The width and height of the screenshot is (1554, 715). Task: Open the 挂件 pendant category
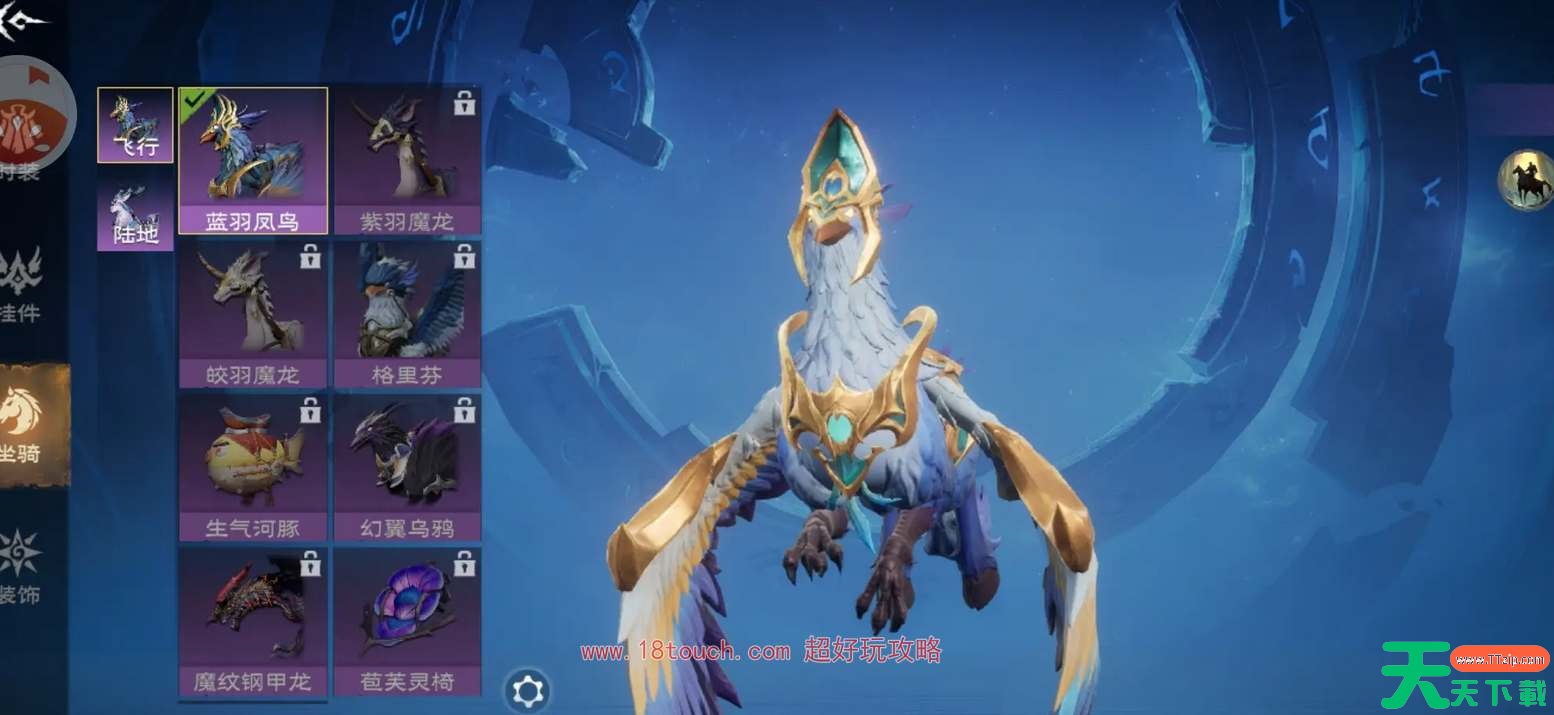click(x=22, y=285)
